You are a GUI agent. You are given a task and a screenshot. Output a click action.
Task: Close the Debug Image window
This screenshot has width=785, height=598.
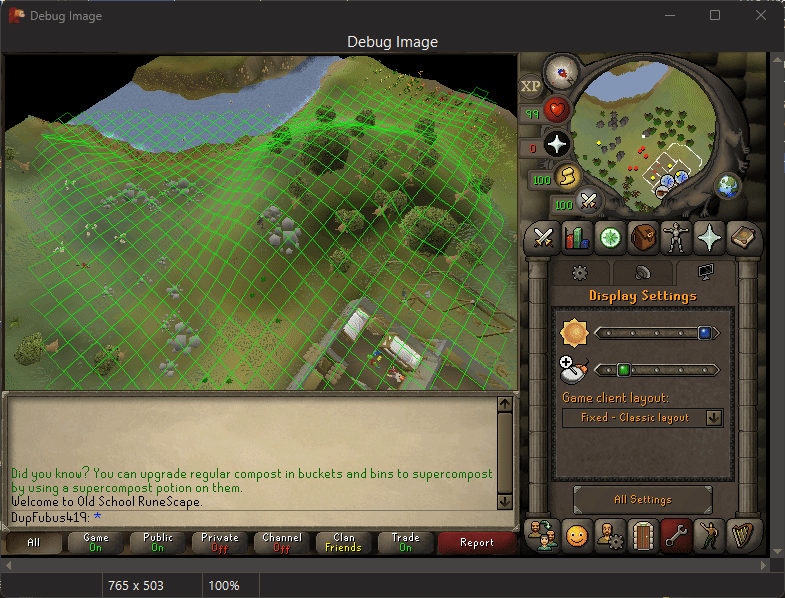coord(761,16)
